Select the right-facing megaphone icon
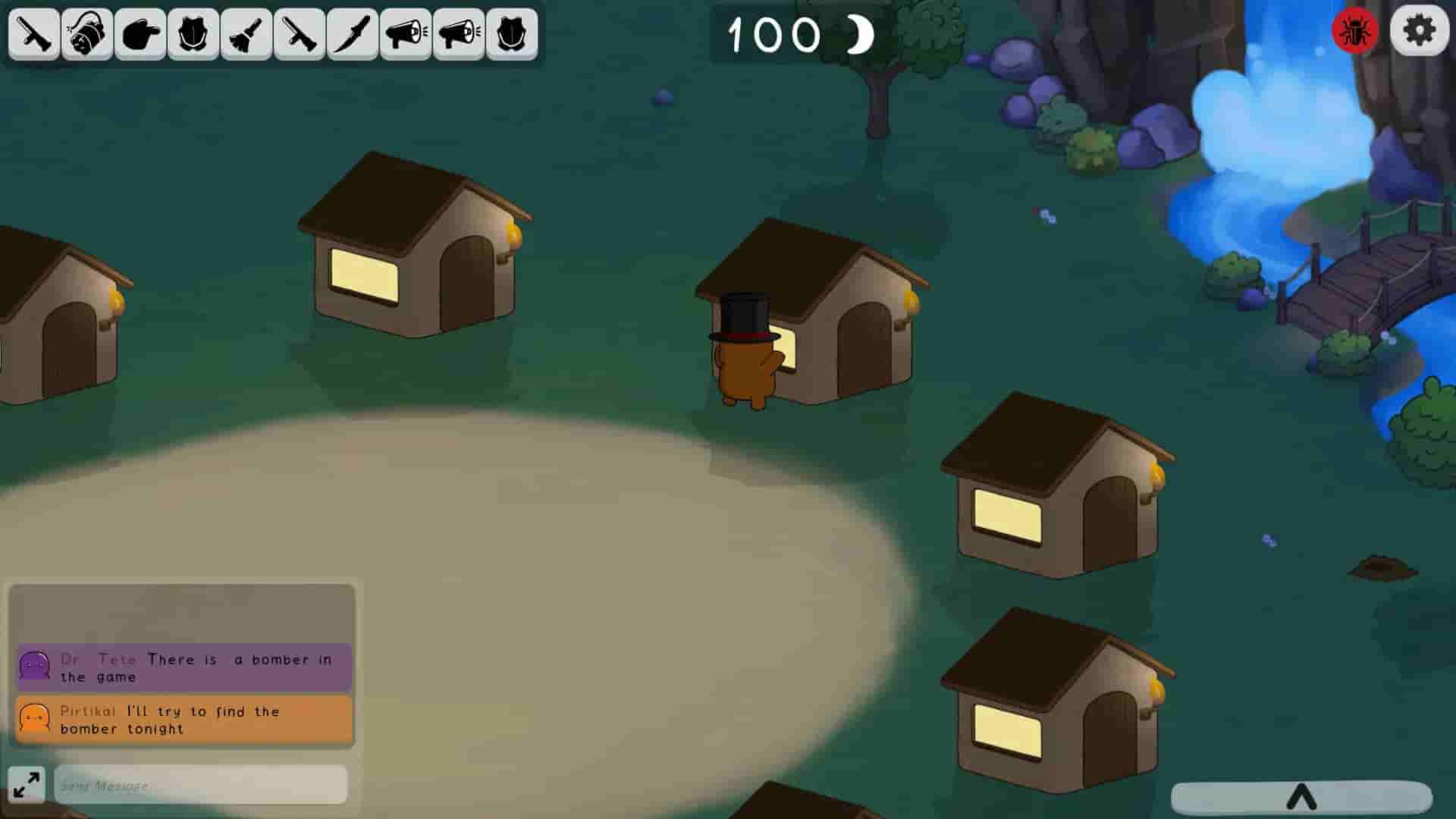This screenshot has width=1456, height=819. pos(459,33)
